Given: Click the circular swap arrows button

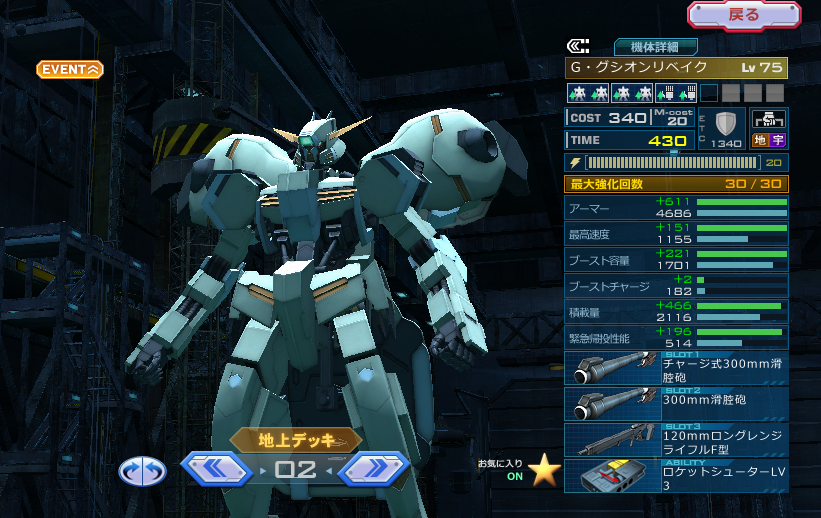Looking at the screenshot, I should (x=142, y=471).
